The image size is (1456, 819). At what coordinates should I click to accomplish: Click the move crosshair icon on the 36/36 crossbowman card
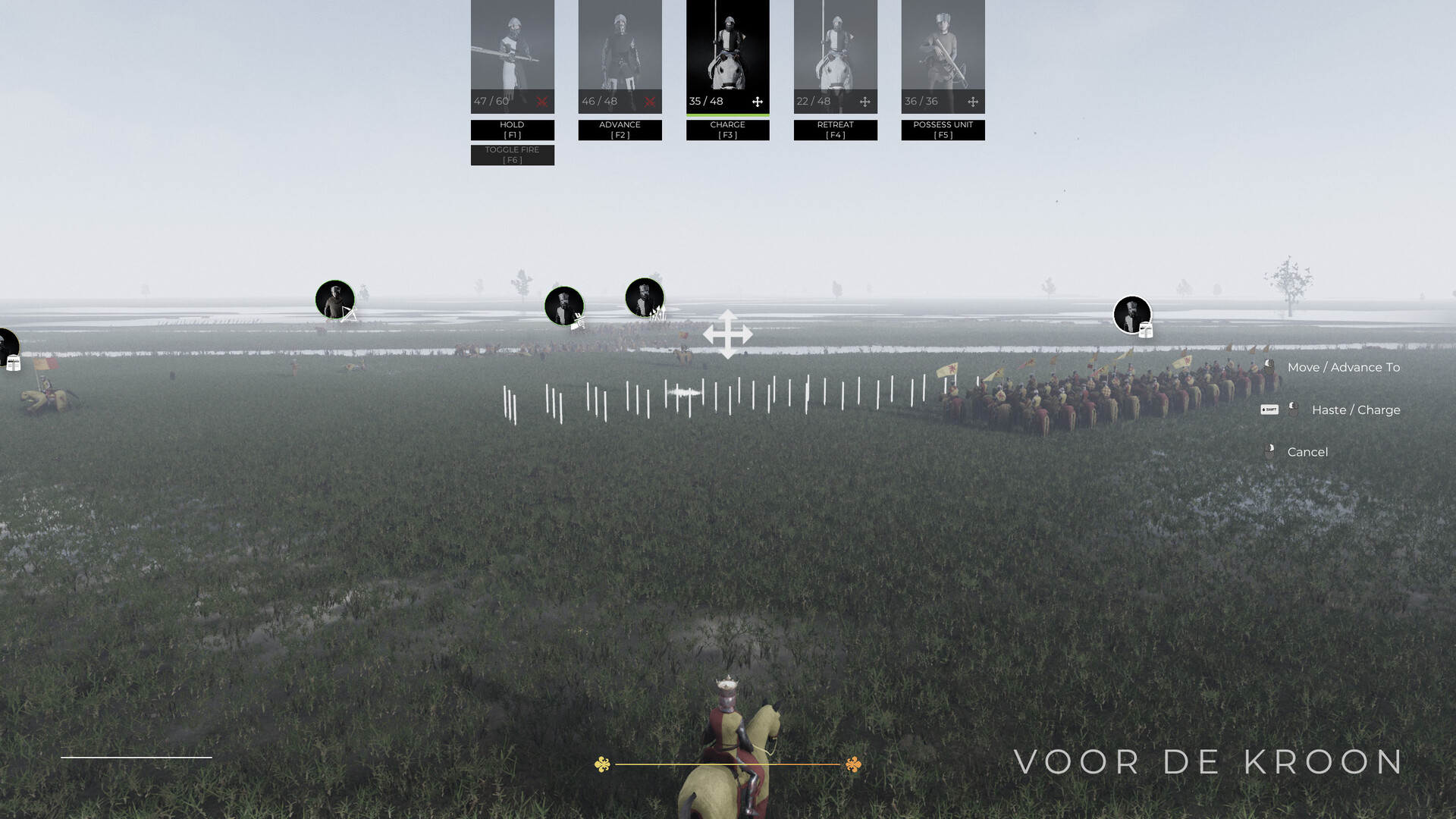coord(971,101)
